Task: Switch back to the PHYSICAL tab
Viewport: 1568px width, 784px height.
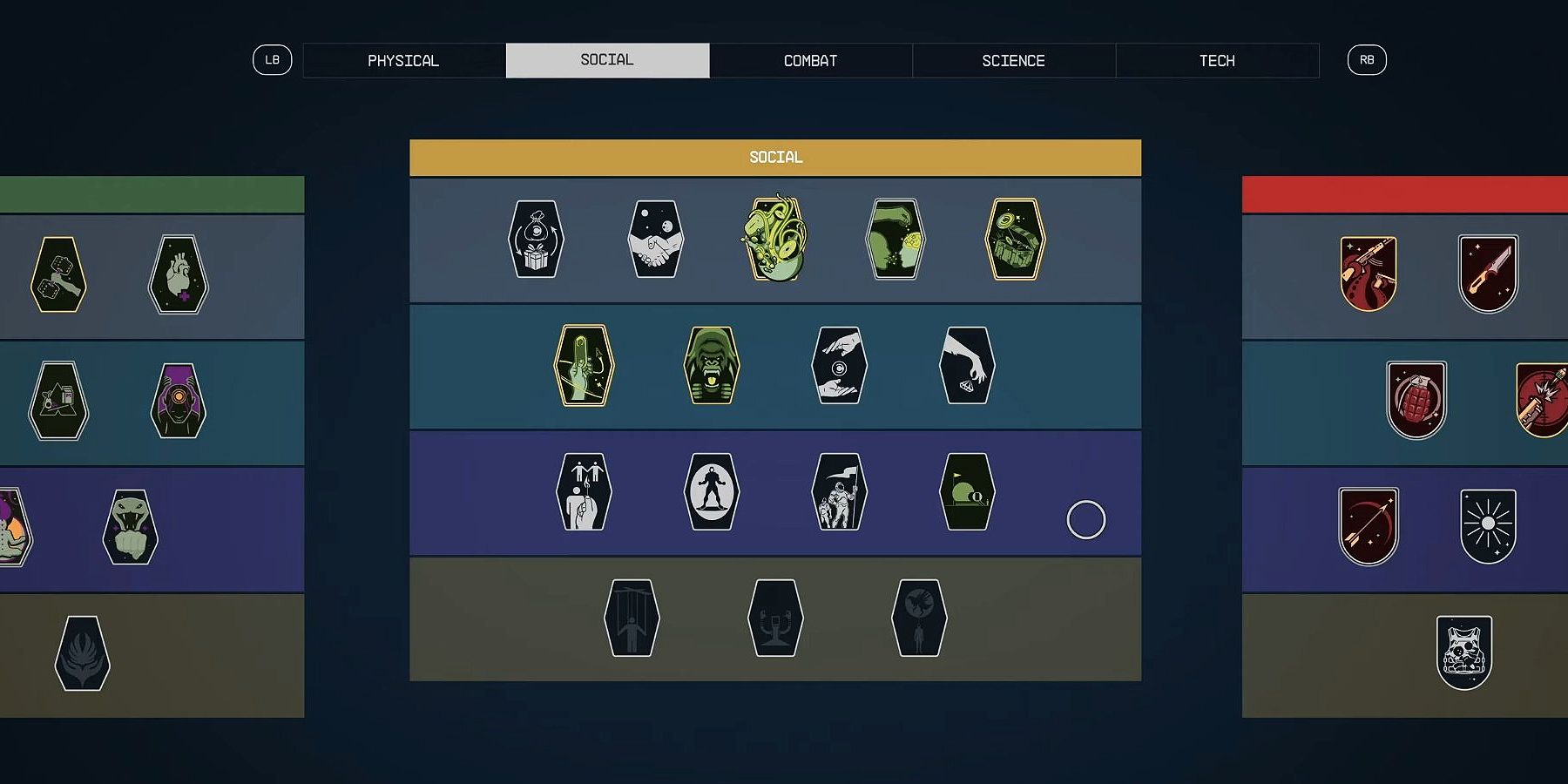Action: pyautogui.click(x=404, y=60)
